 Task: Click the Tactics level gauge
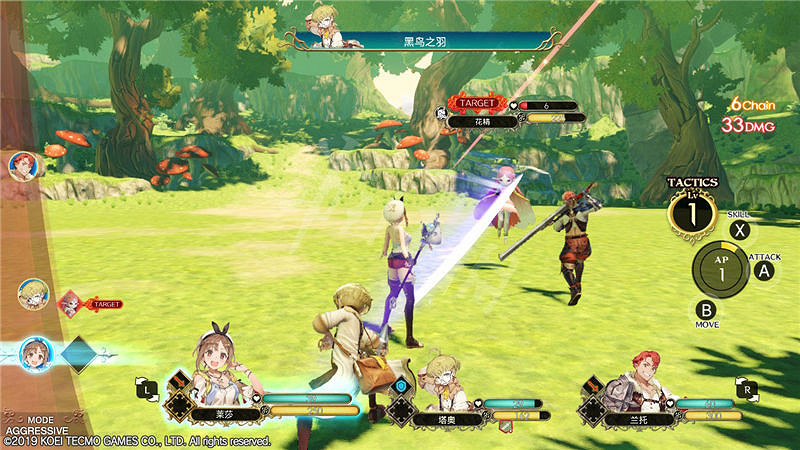[x=693, y=212]
